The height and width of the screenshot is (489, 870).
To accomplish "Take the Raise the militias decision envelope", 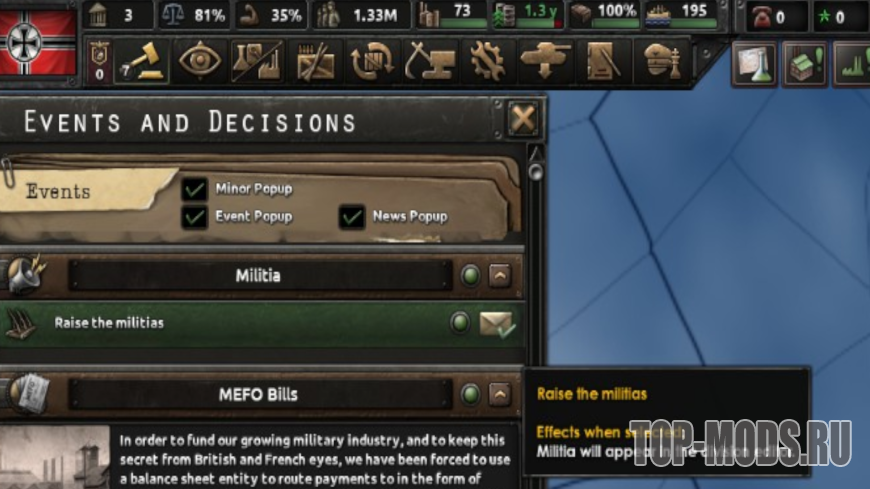I will (497, 323).
